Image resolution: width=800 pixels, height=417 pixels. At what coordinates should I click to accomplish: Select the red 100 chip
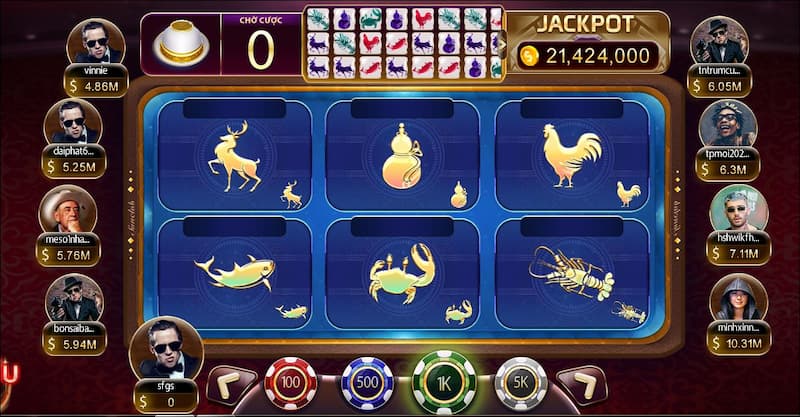pyautogui.click(x=290, y=383)
